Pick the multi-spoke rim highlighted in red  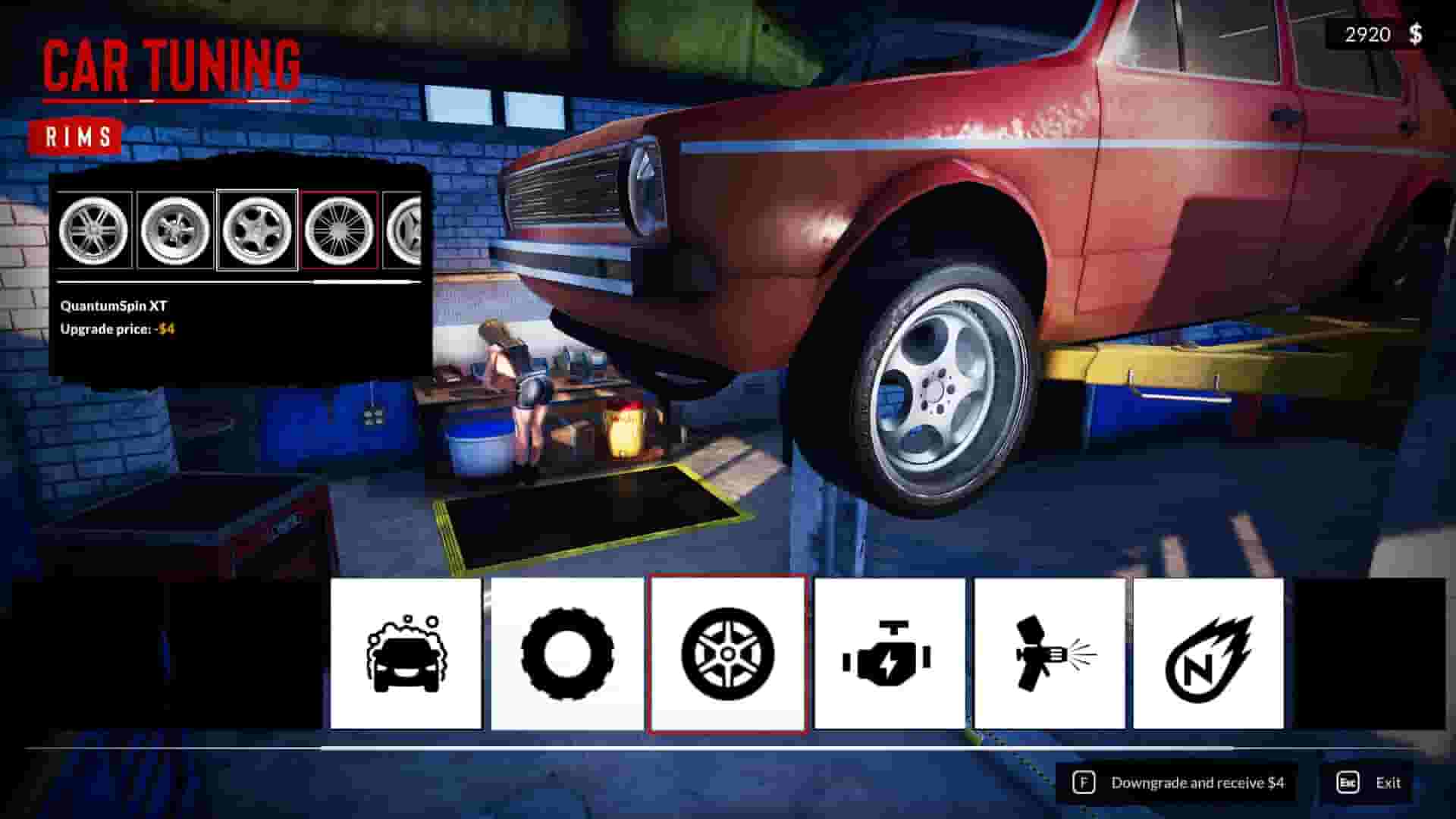pyautogui.click(x=338, y=229)
